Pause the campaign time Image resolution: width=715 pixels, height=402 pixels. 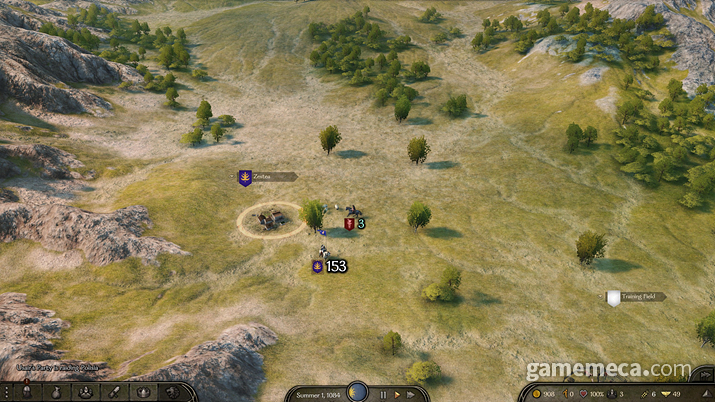[383, 394]
